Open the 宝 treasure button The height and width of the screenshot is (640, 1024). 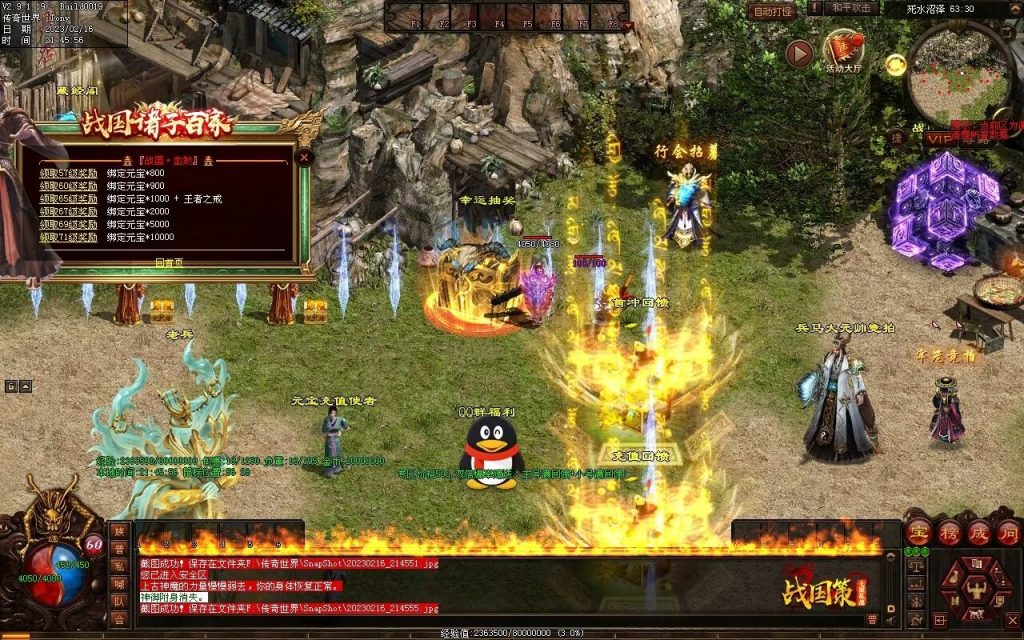918,531
